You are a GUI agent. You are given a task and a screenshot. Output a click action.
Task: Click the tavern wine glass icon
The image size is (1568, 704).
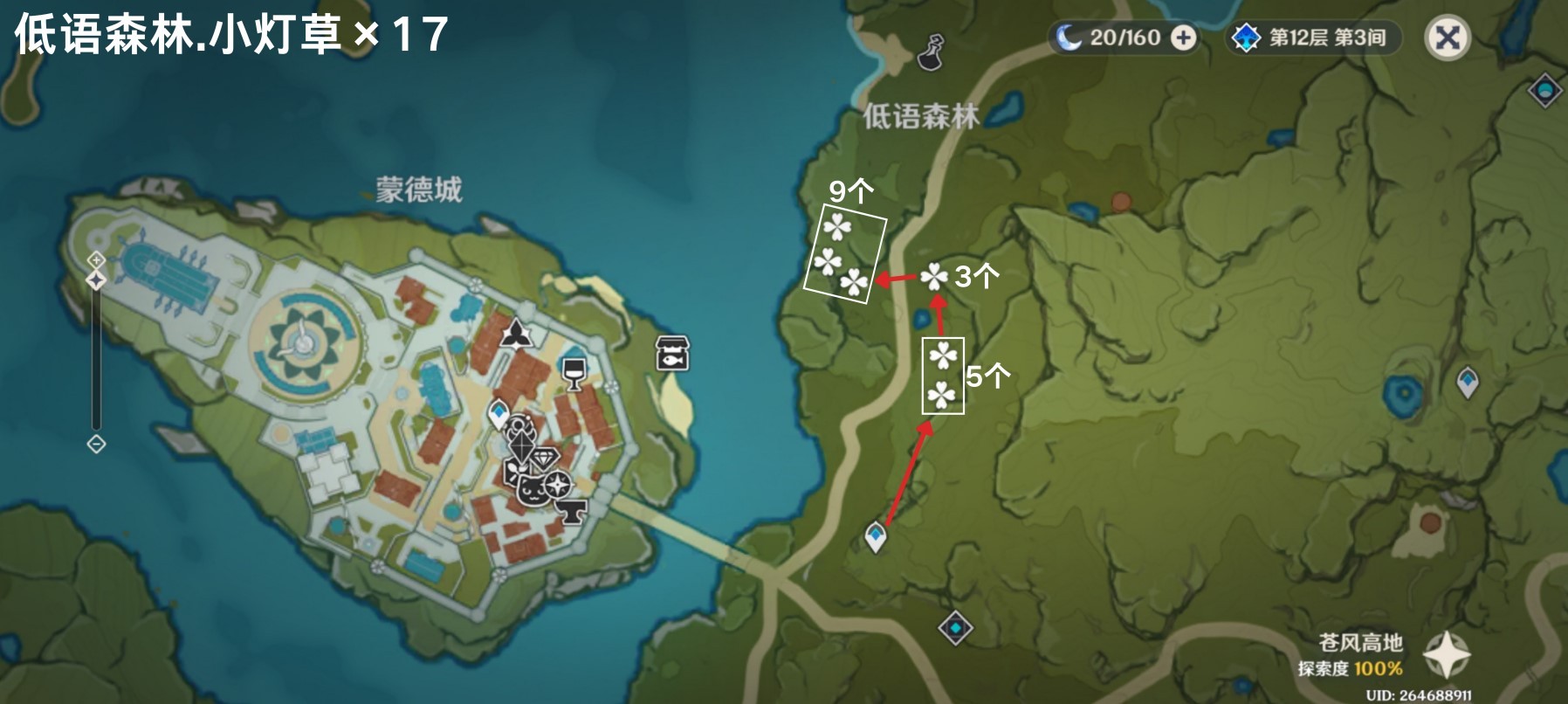tap(575, 371)
